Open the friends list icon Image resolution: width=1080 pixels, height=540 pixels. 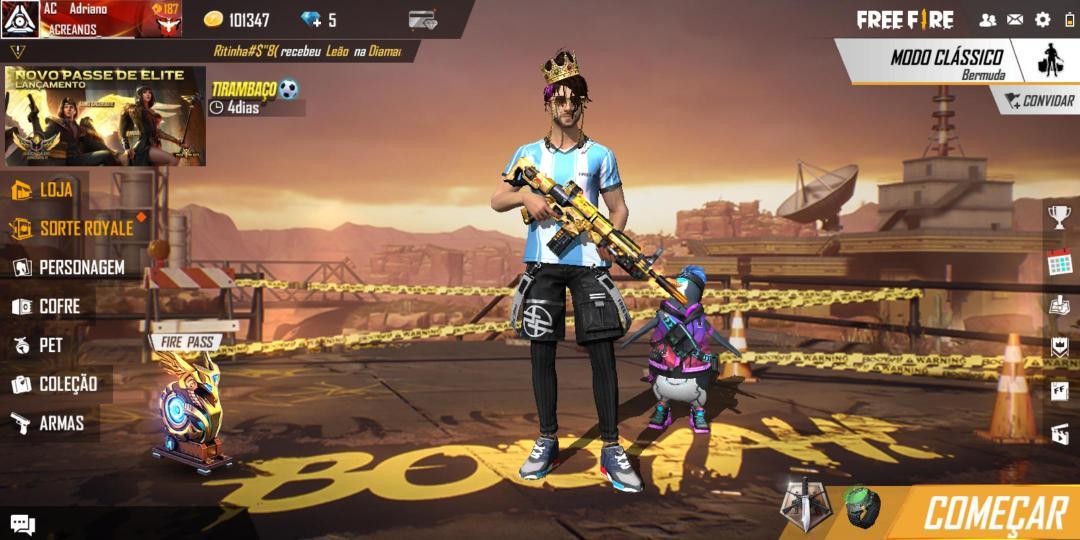click(x=987, y=19)
